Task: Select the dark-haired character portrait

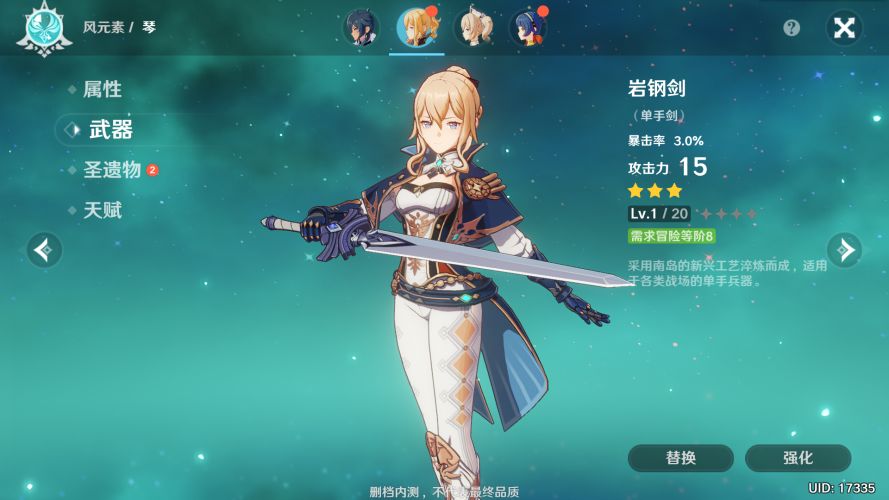Action: [x=360, y=28]
